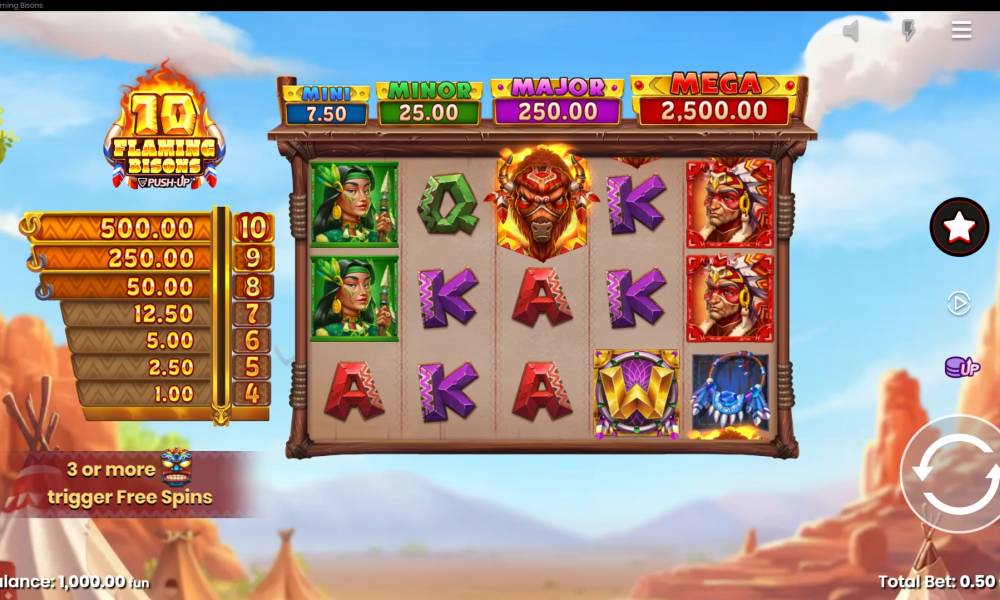Start autoplay with the small play icon
The image size is (1000, 600).
click(959, 303)
